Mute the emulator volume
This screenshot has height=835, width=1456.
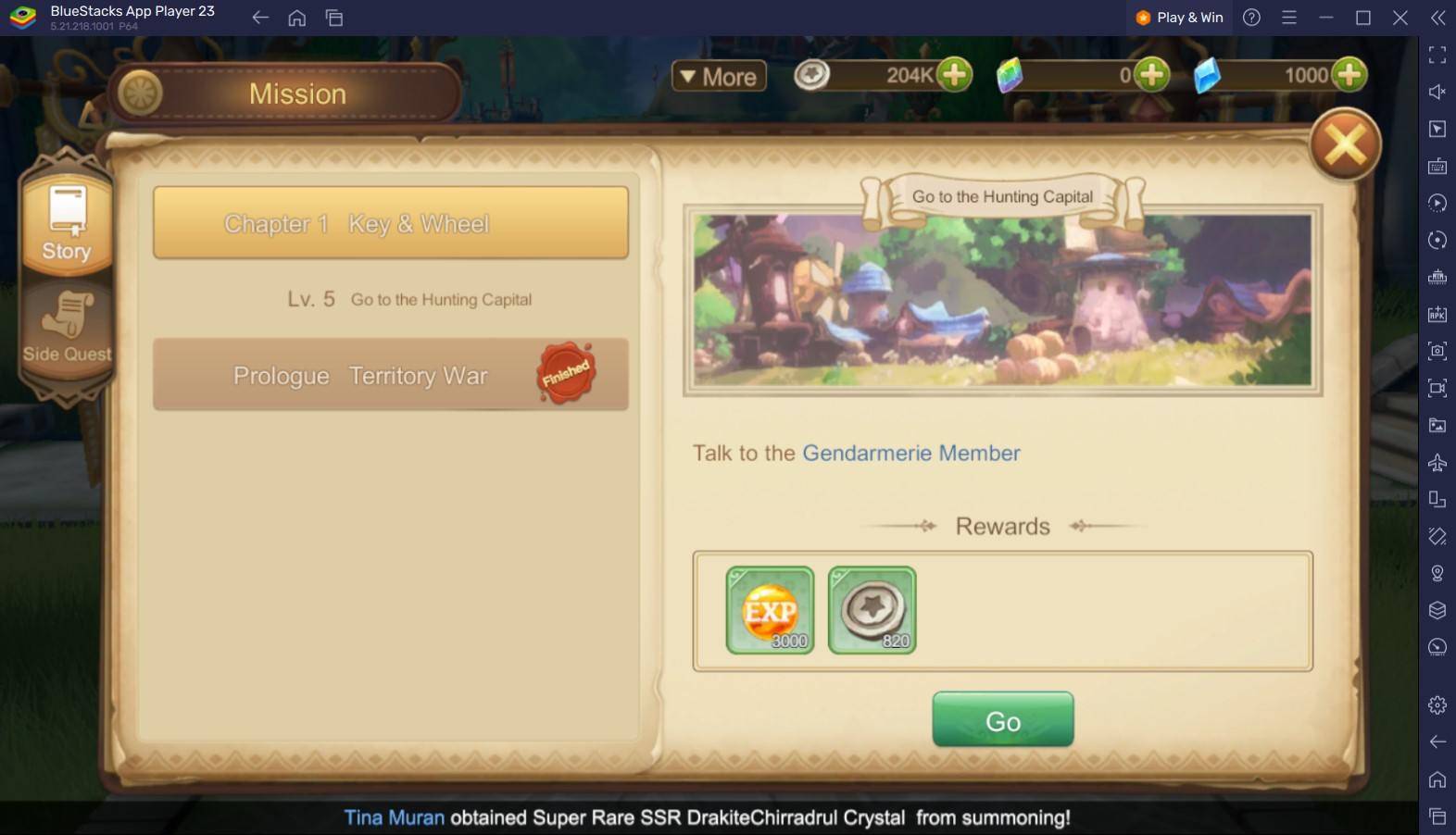pos(1437,91)
